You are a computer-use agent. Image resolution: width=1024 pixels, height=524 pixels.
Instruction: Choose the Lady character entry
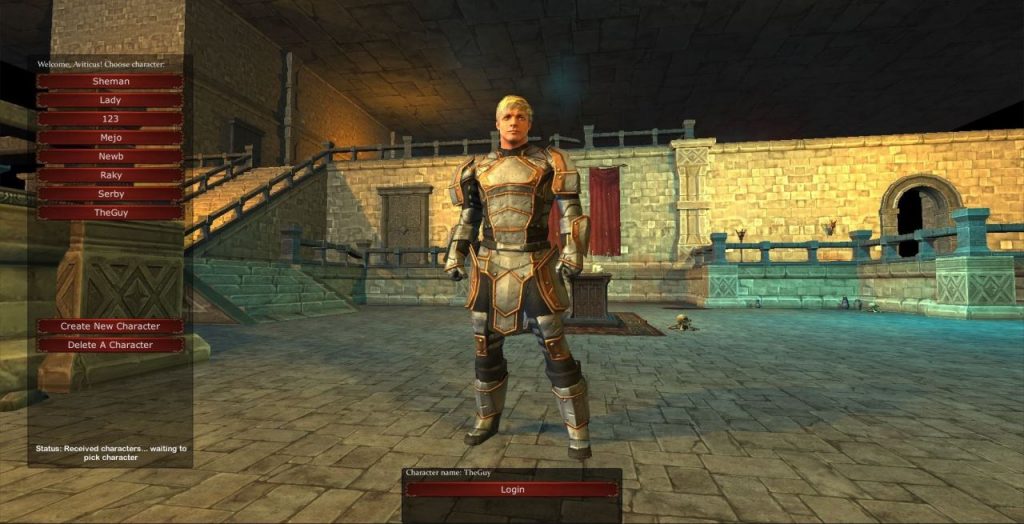tap(110, 100)
